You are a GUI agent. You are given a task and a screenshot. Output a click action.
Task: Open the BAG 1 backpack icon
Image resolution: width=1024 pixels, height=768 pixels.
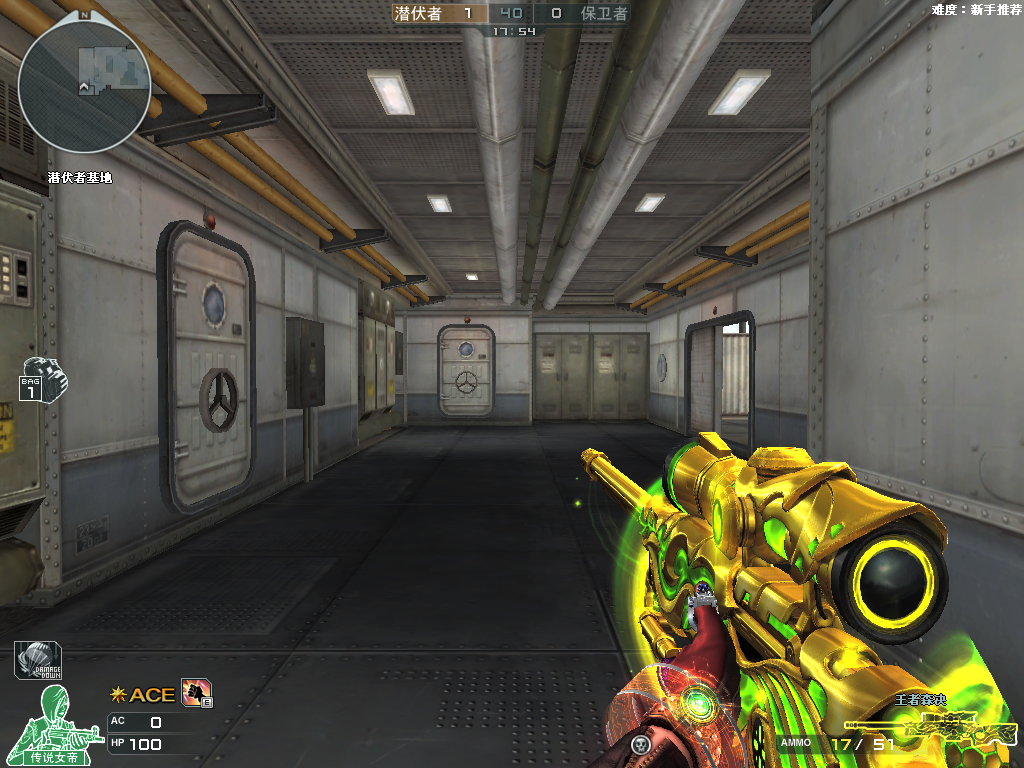click(42, 379)
